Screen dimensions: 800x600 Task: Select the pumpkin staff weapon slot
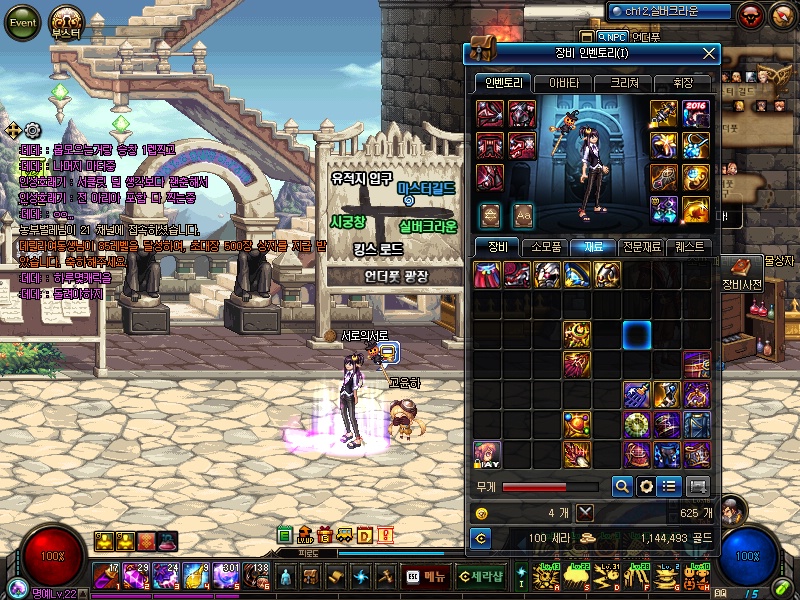[665, 114]
